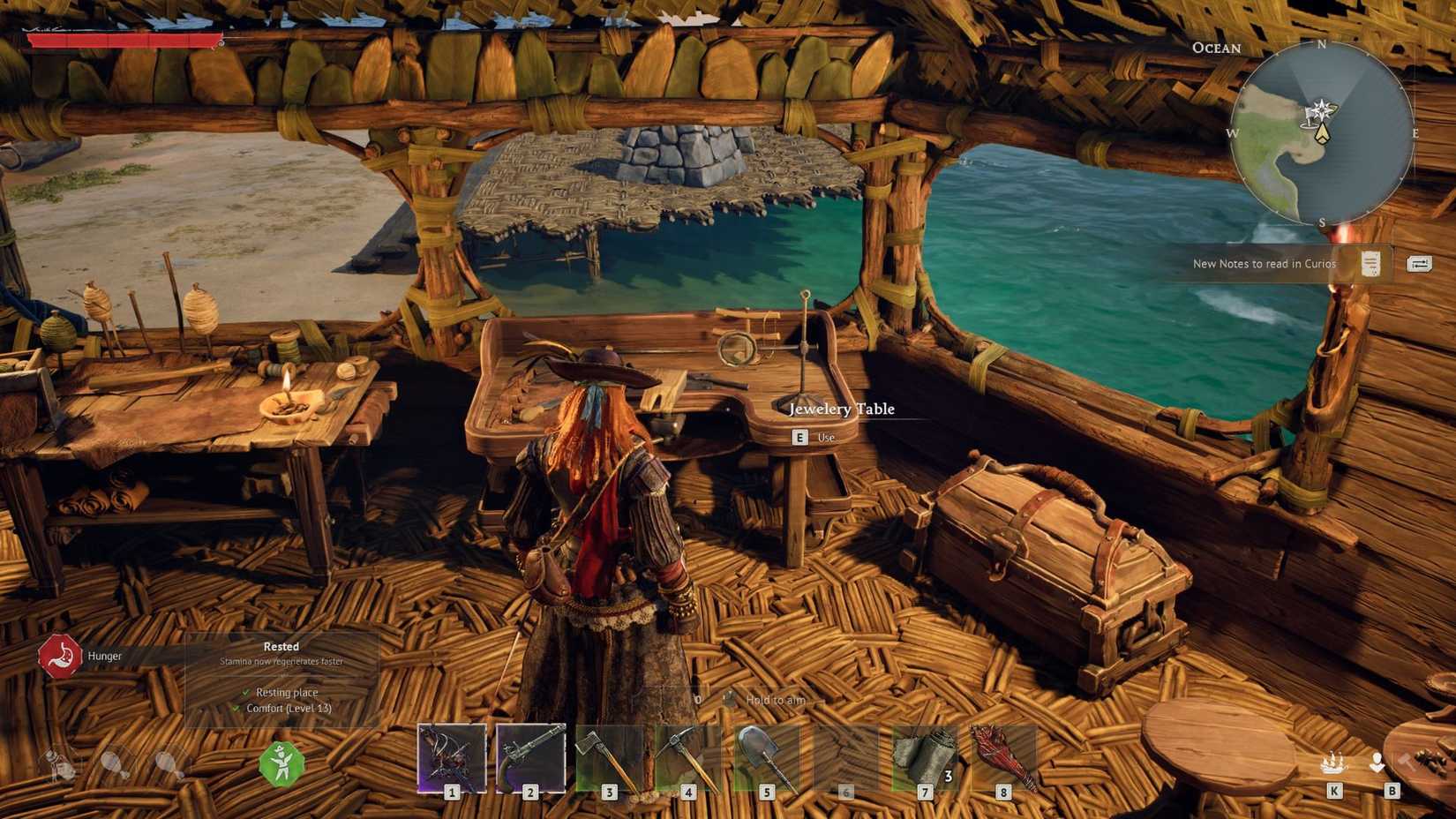Open the character icon menu
1456x819 pixels.
1377,763
